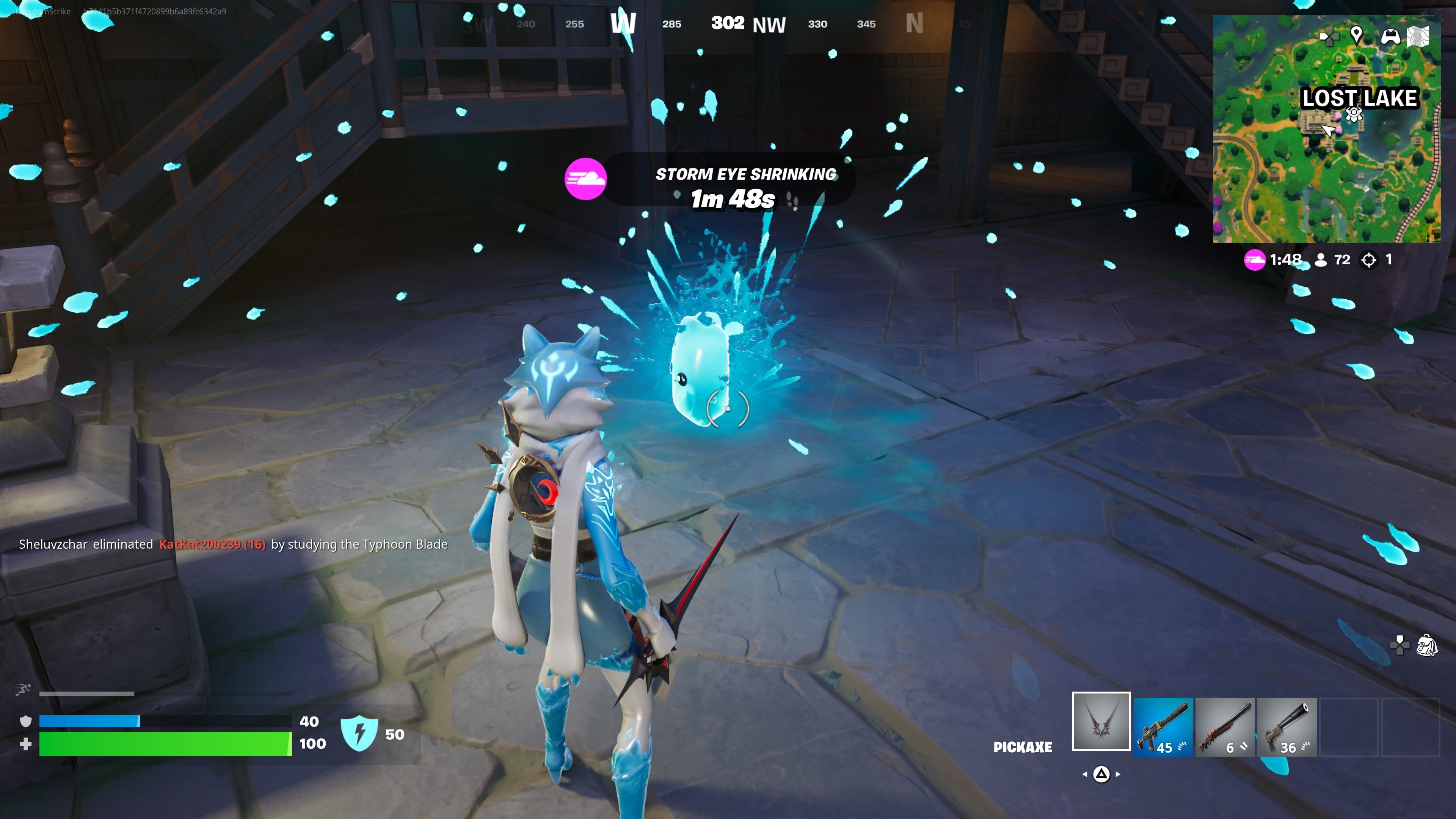The width and height of the screenshot is (1456, 819).
Task: Click the D-pad icon above the minimap
Action: (x=1330, y=37)
